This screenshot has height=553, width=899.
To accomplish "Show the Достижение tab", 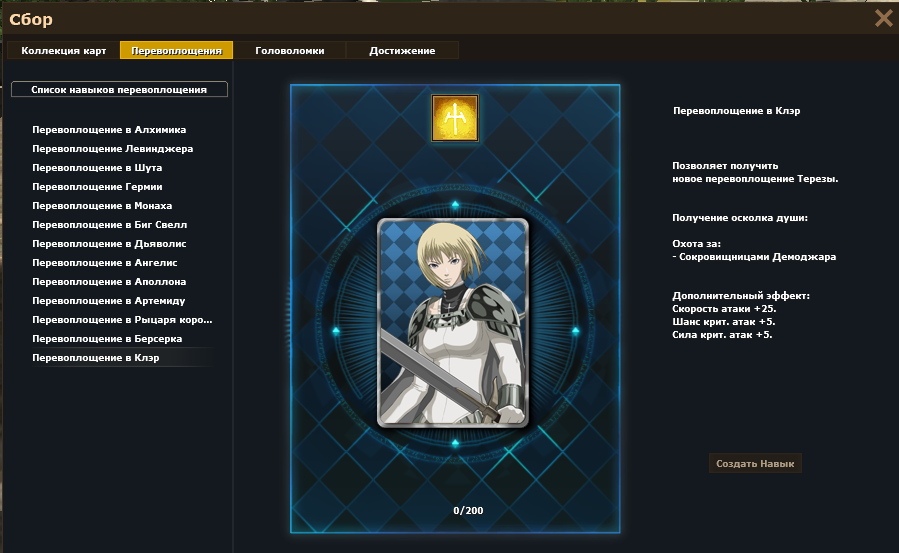I will click(402, 50).
